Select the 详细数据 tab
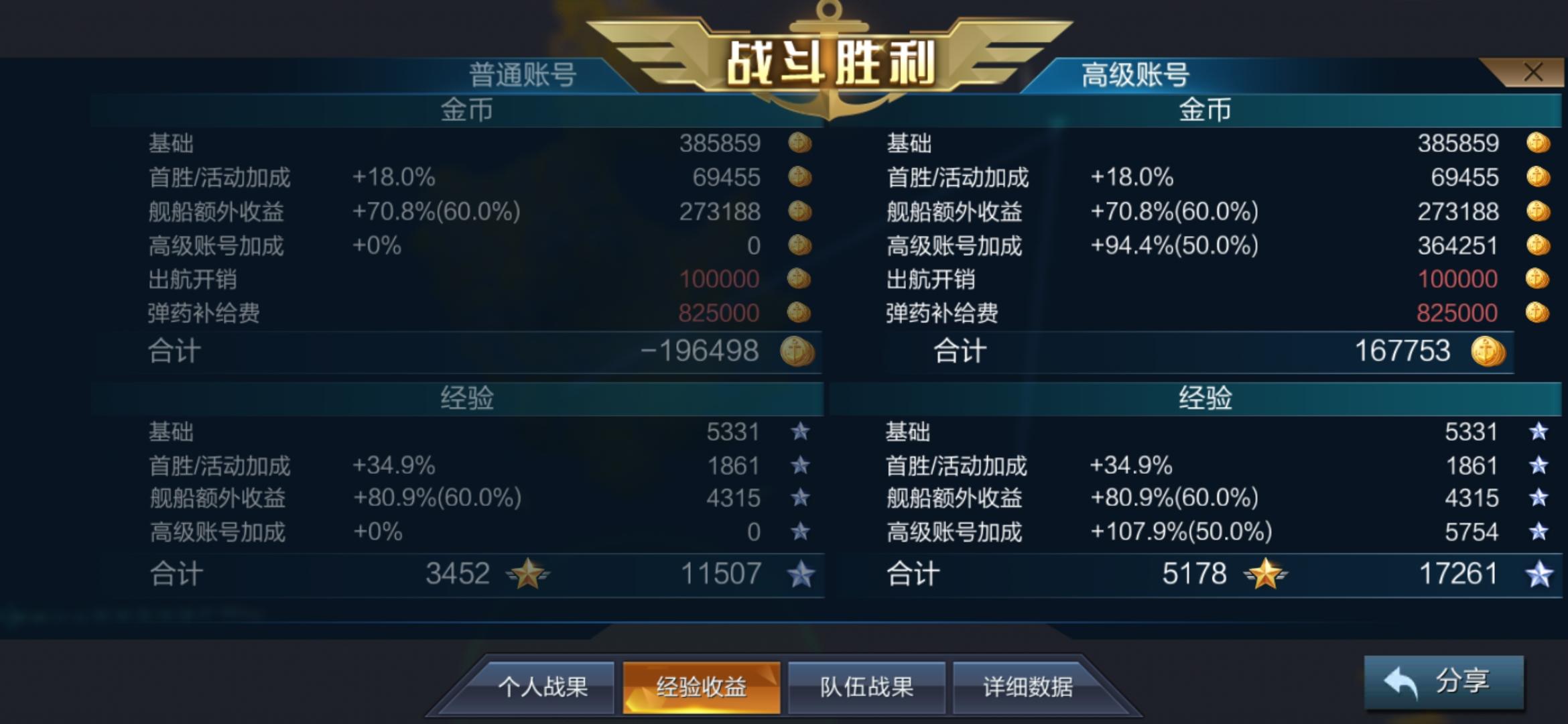 pos(1033,687)
